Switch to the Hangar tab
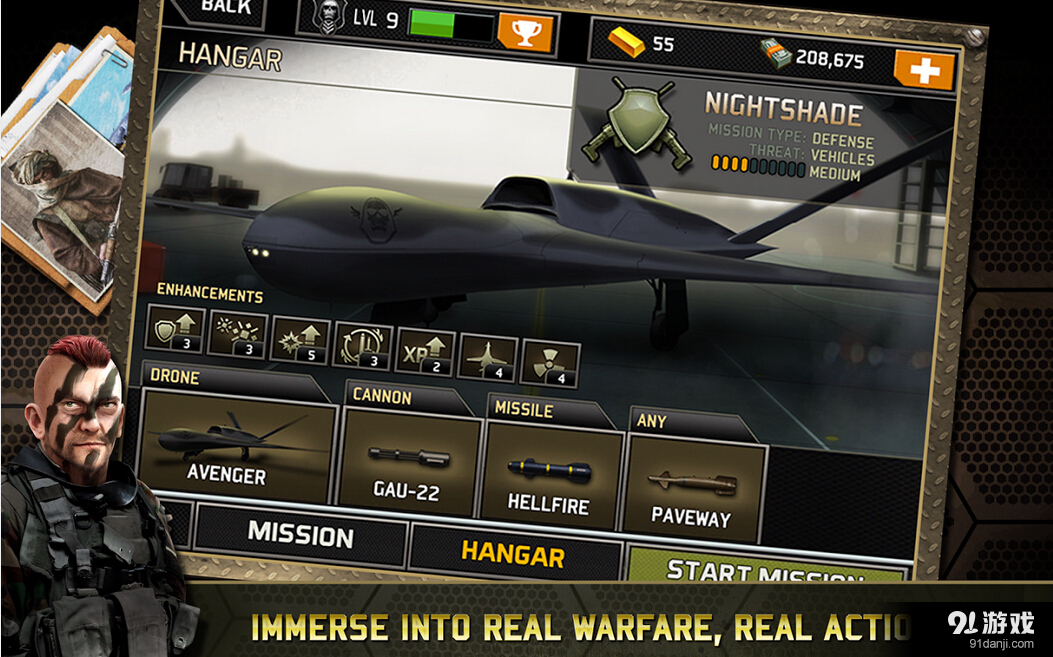This screenshot has width=1053, height=657. pos(513,553)
